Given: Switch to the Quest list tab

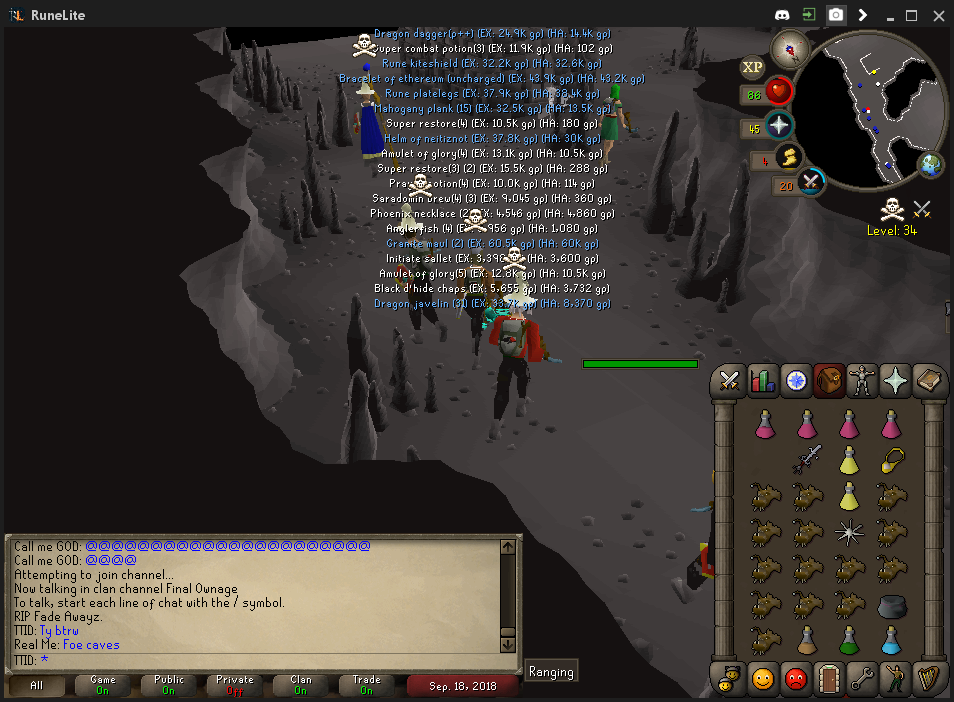Looking at the screenshot, I should point(797,381).
